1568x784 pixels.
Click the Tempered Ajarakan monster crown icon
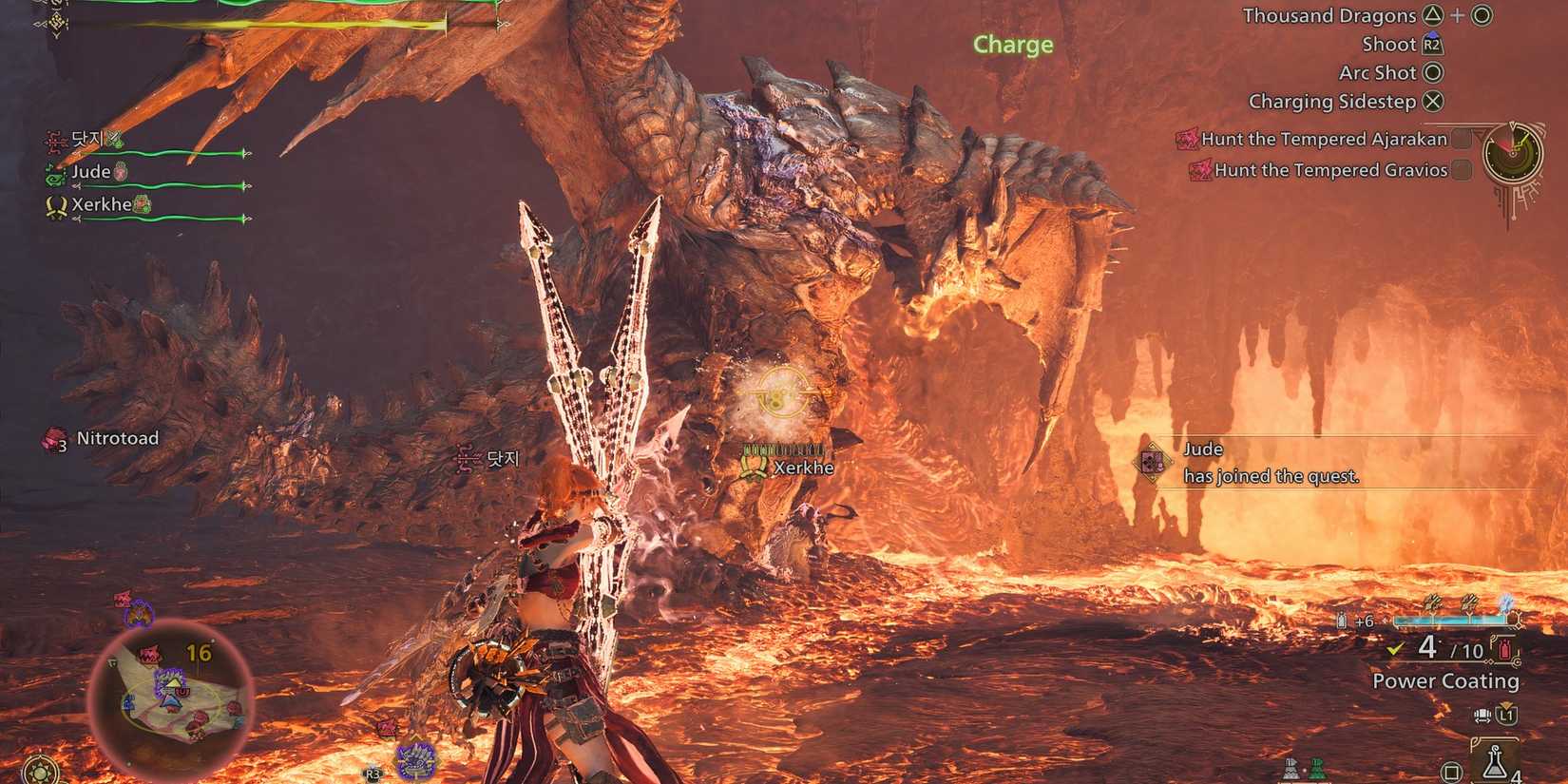1190,140
